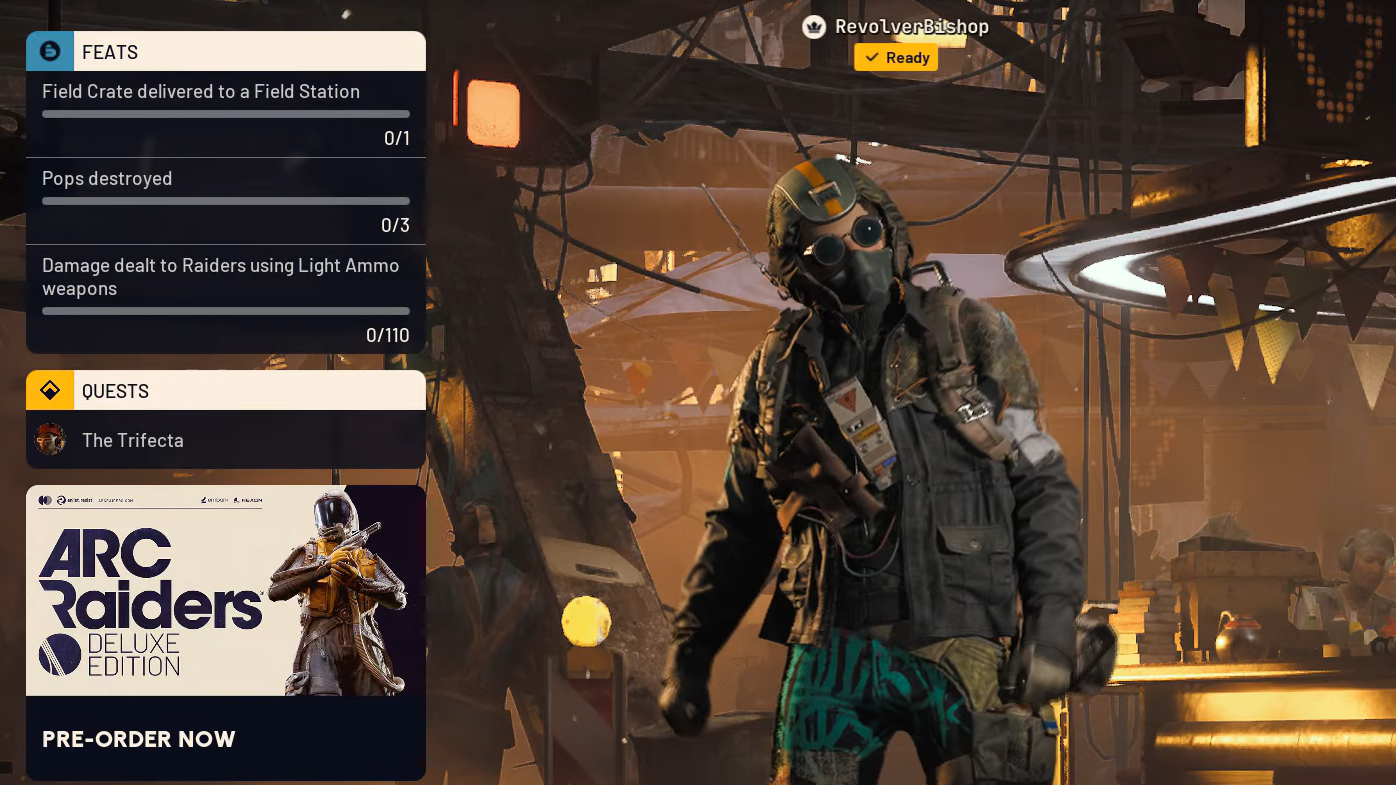This screenshot has width=1396, height=785.
Task: Open The Trifecta quest
Action: (x=226, y=440)
